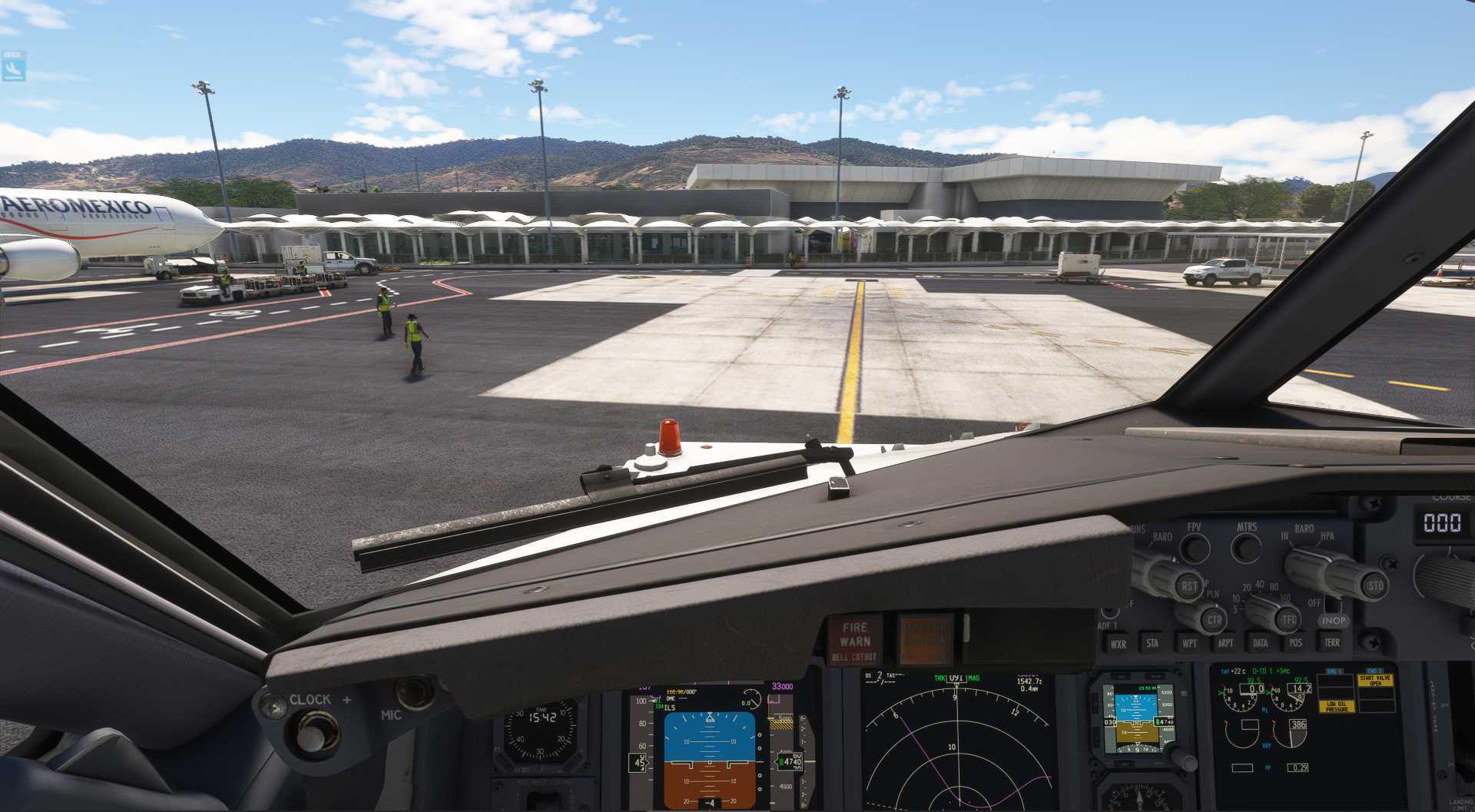Toggle the WPT waypoint display button
The height and width of the screenshot is (812, 1475).
(x=1189, y=644)
